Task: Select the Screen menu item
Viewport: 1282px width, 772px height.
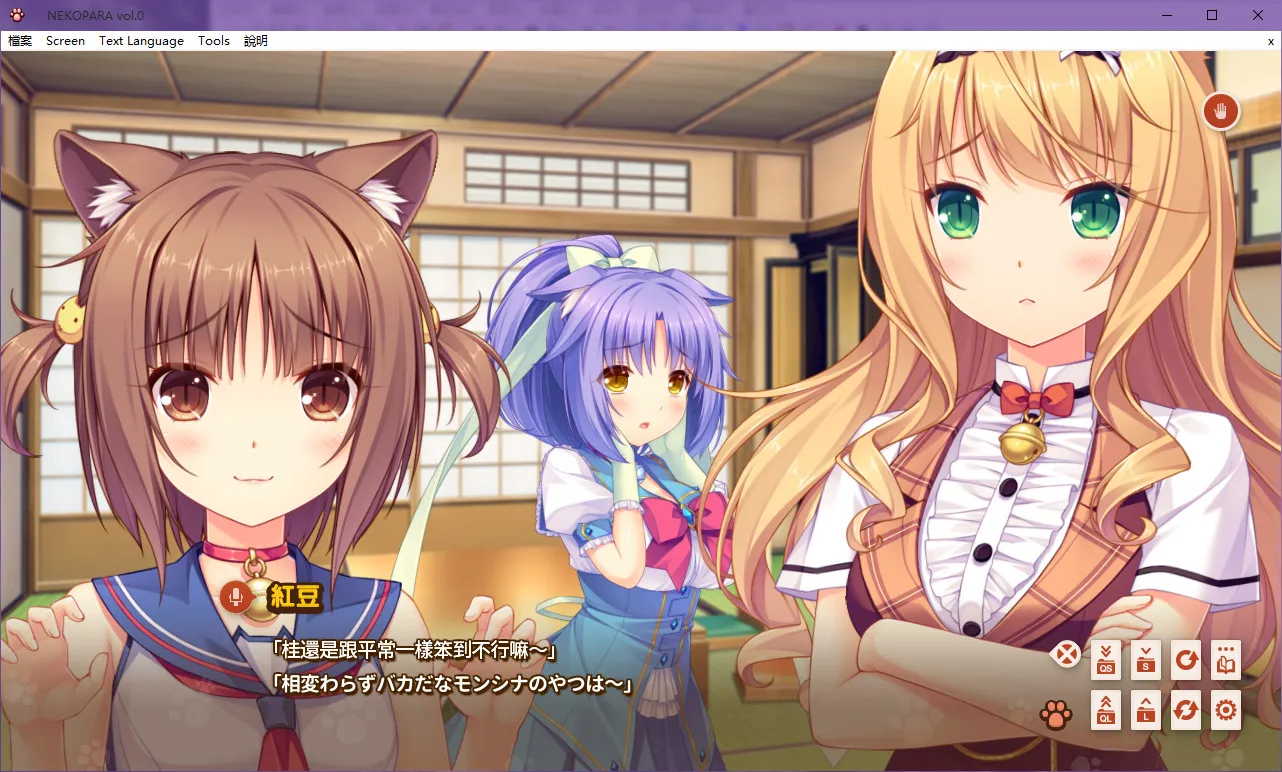Action: pyautogui.click(x=64, y=40)
